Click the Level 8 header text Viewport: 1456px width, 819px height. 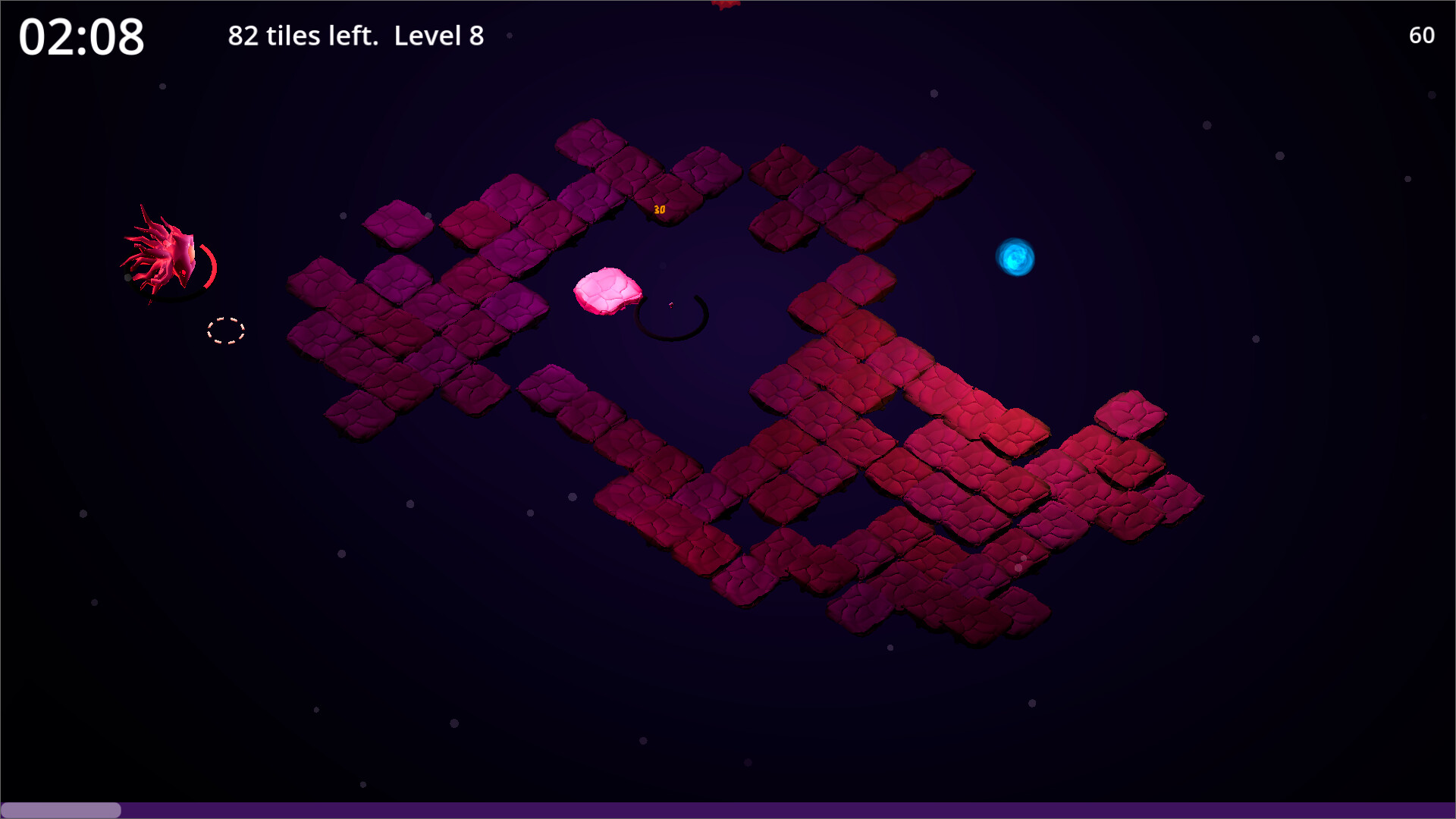click(x=438, y=36)
